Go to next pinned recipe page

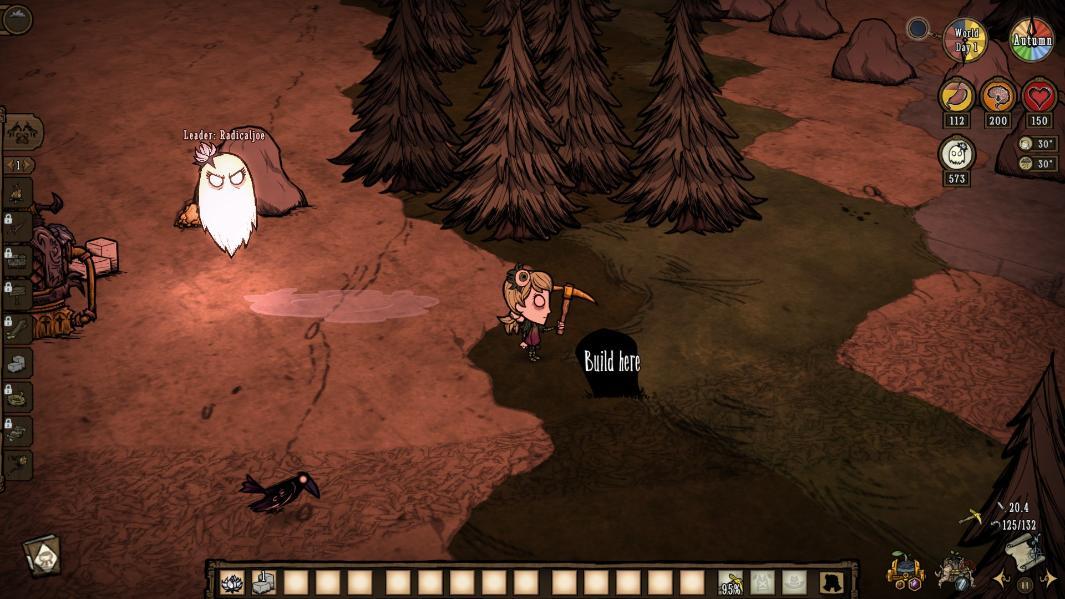click(x=28, y=165)
